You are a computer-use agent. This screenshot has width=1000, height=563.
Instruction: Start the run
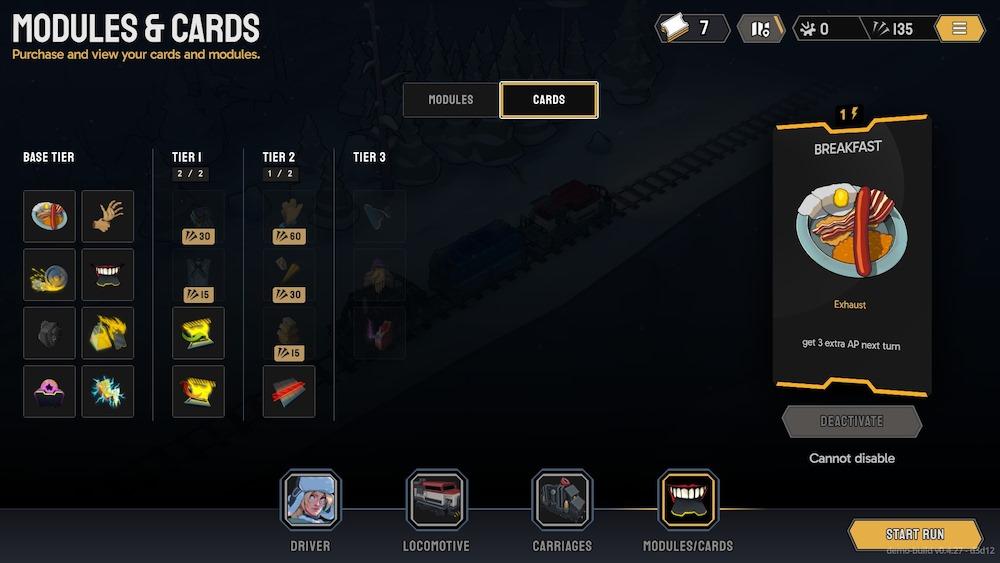[x=915, y=534]
